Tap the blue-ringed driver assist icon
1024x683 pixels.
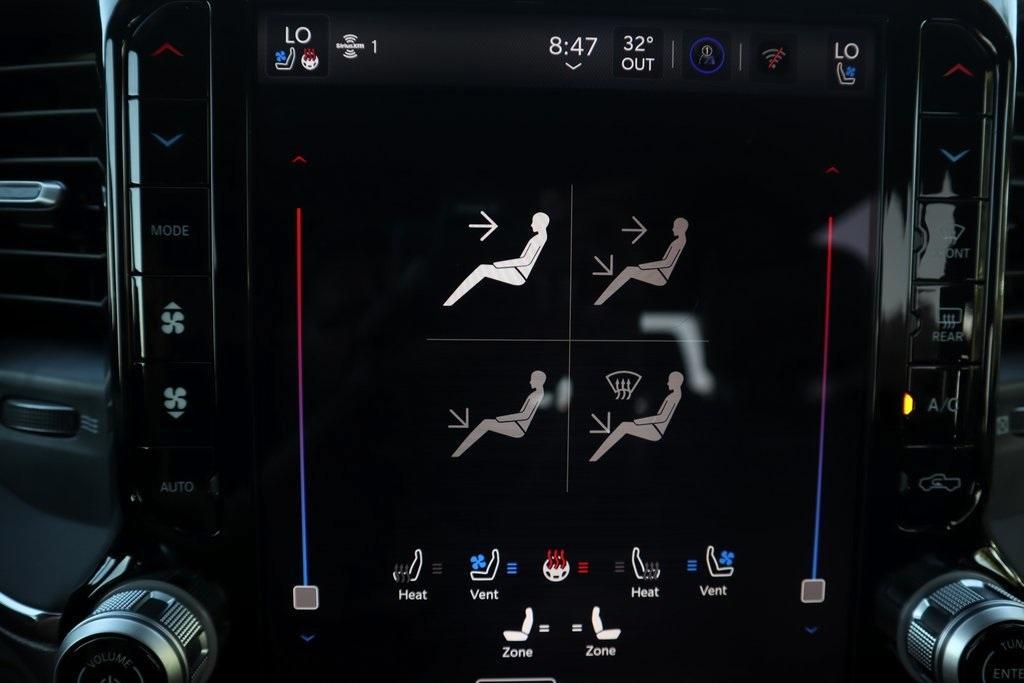click(705, 55)
